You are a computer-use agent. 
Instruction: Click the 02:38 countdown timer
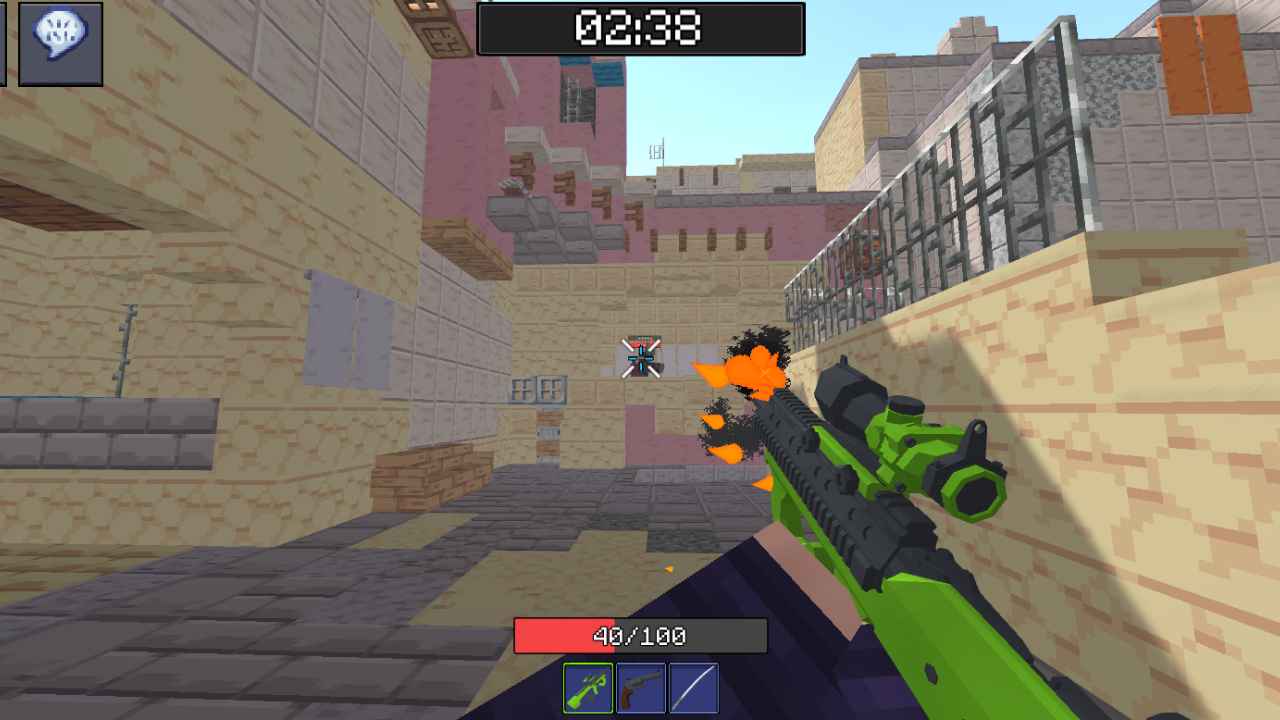click(640, 30)
